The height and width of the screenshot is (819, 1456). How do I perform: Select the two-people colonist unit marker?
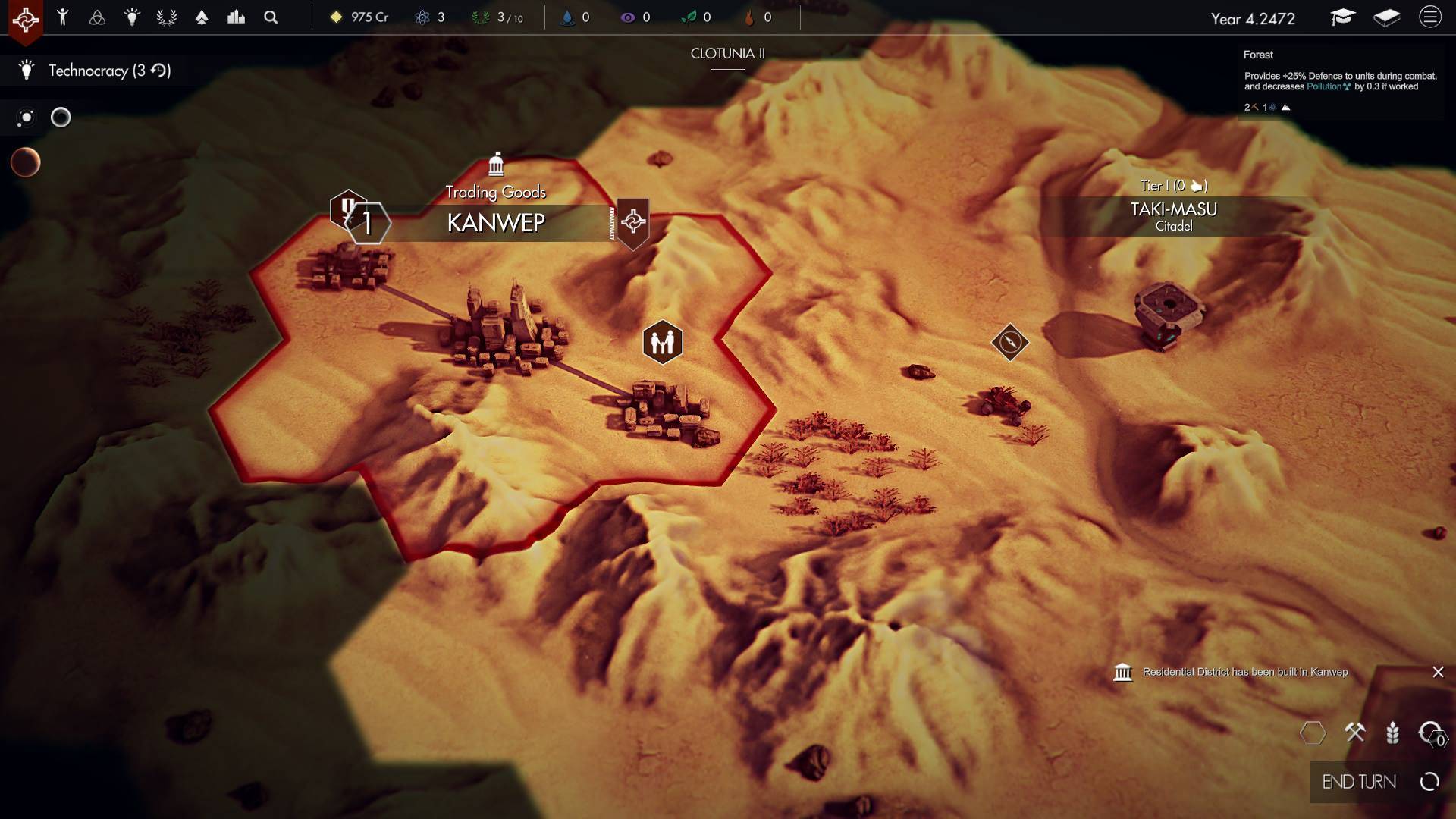662,343
